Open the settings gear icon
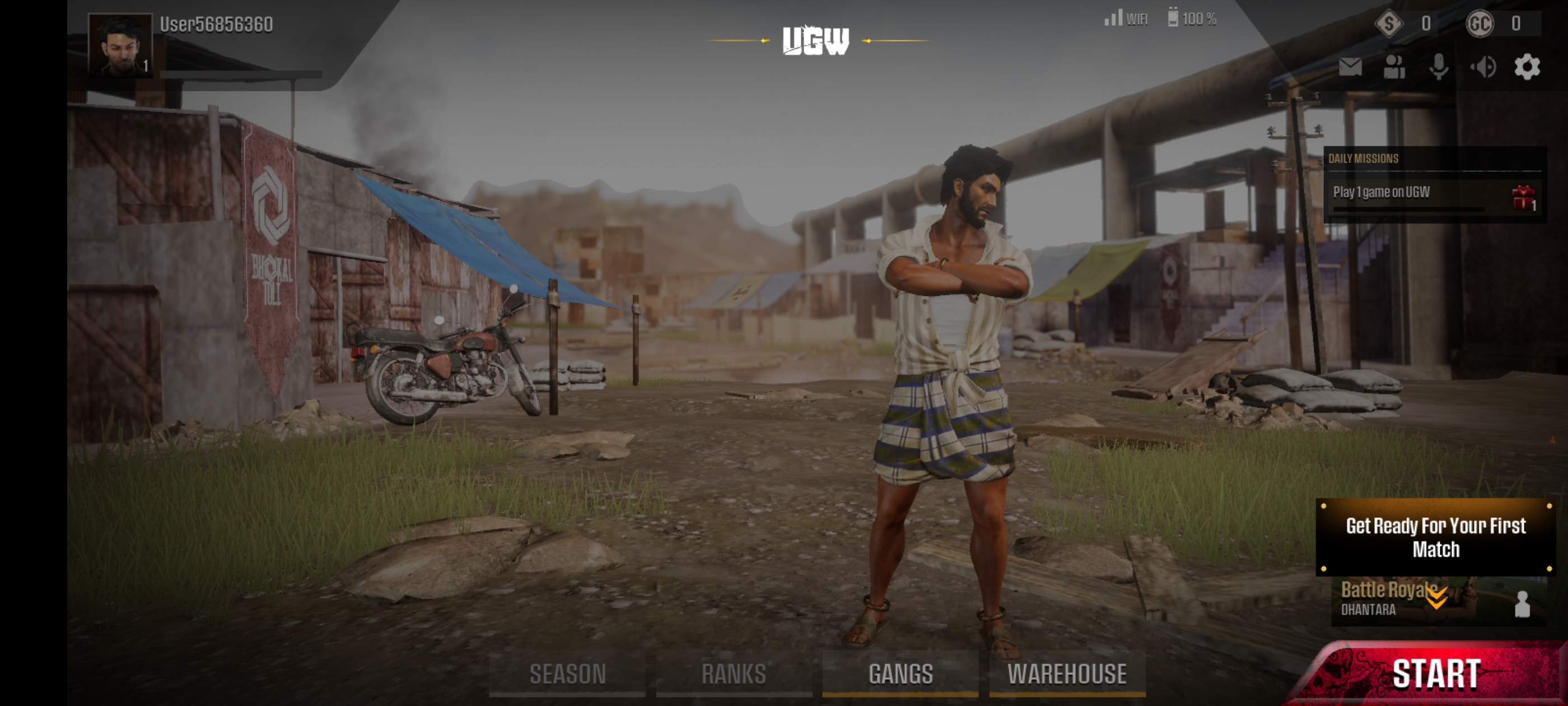The width and height of the screenshot is (1568, 706). [x=1527, y=68]
